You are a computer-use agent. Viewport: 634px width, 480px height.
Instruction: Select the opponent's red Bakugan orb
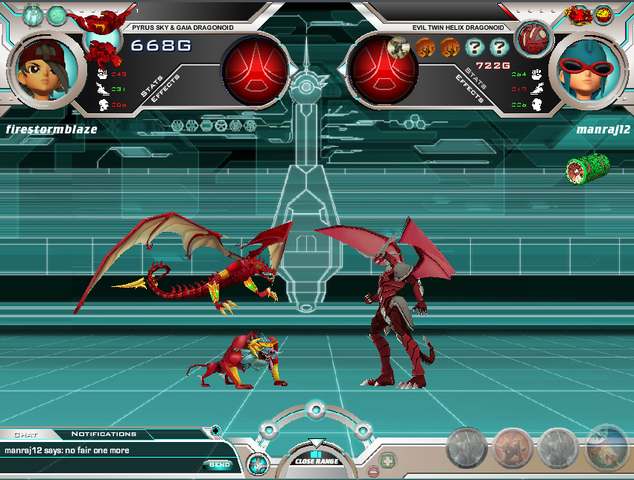click(x=380, y=68)
